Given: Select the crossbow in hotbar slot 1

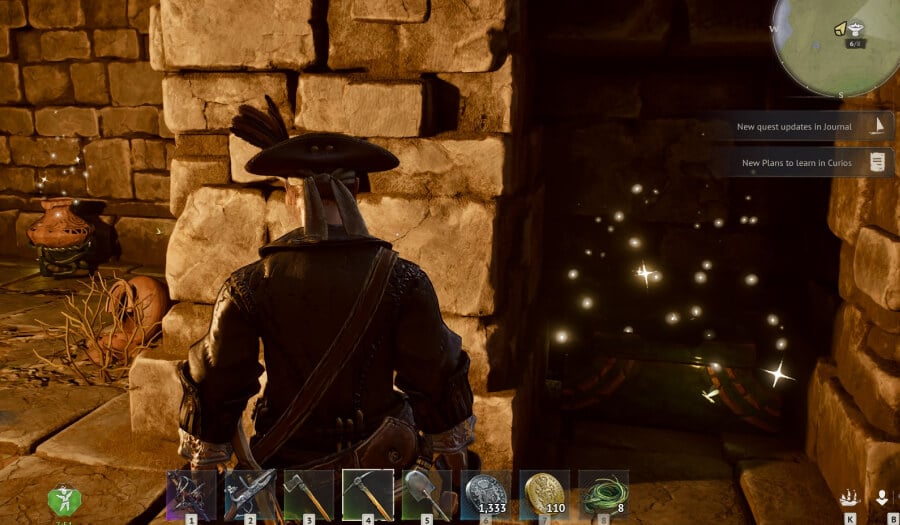Looking at the screenshot, I should (191, 495).
